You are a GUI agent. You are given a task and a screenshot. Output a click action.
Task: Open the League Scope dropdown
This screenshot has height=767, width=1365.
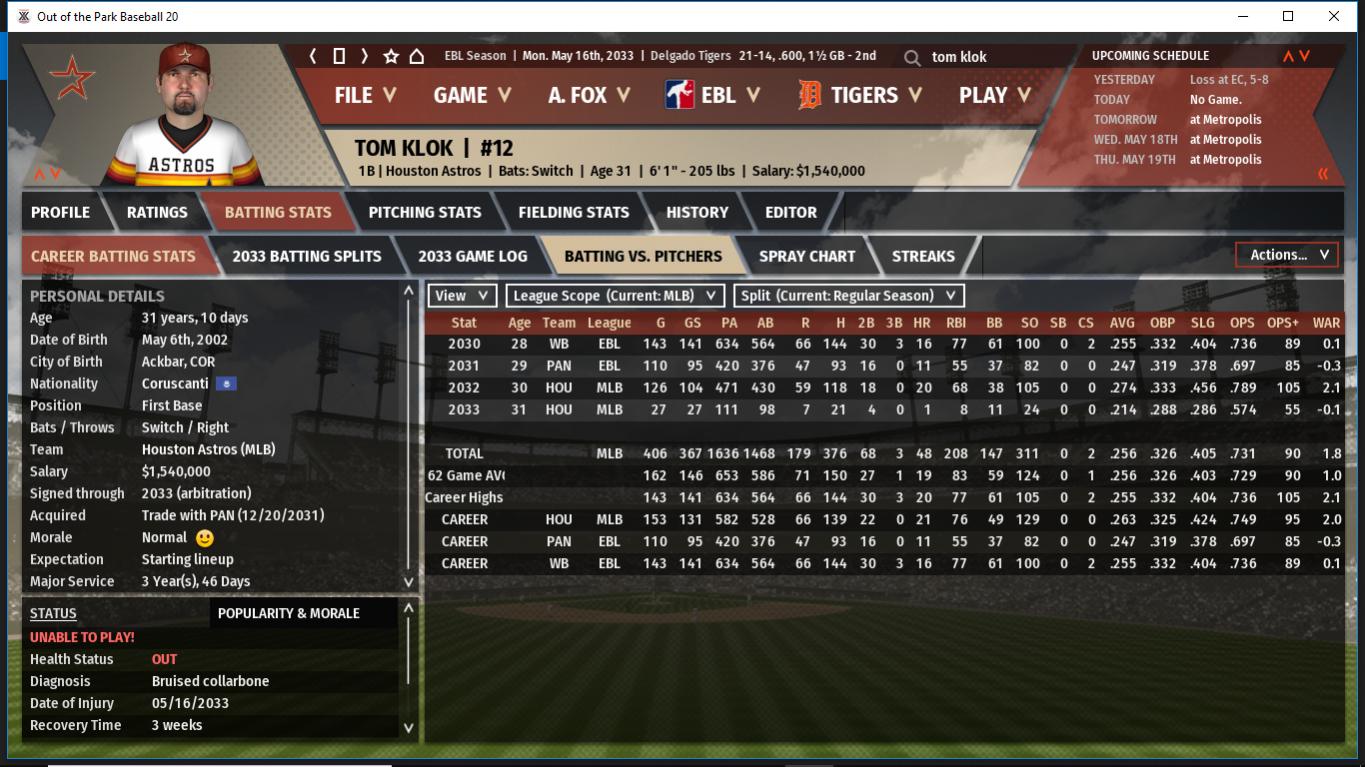coord(615,296)
